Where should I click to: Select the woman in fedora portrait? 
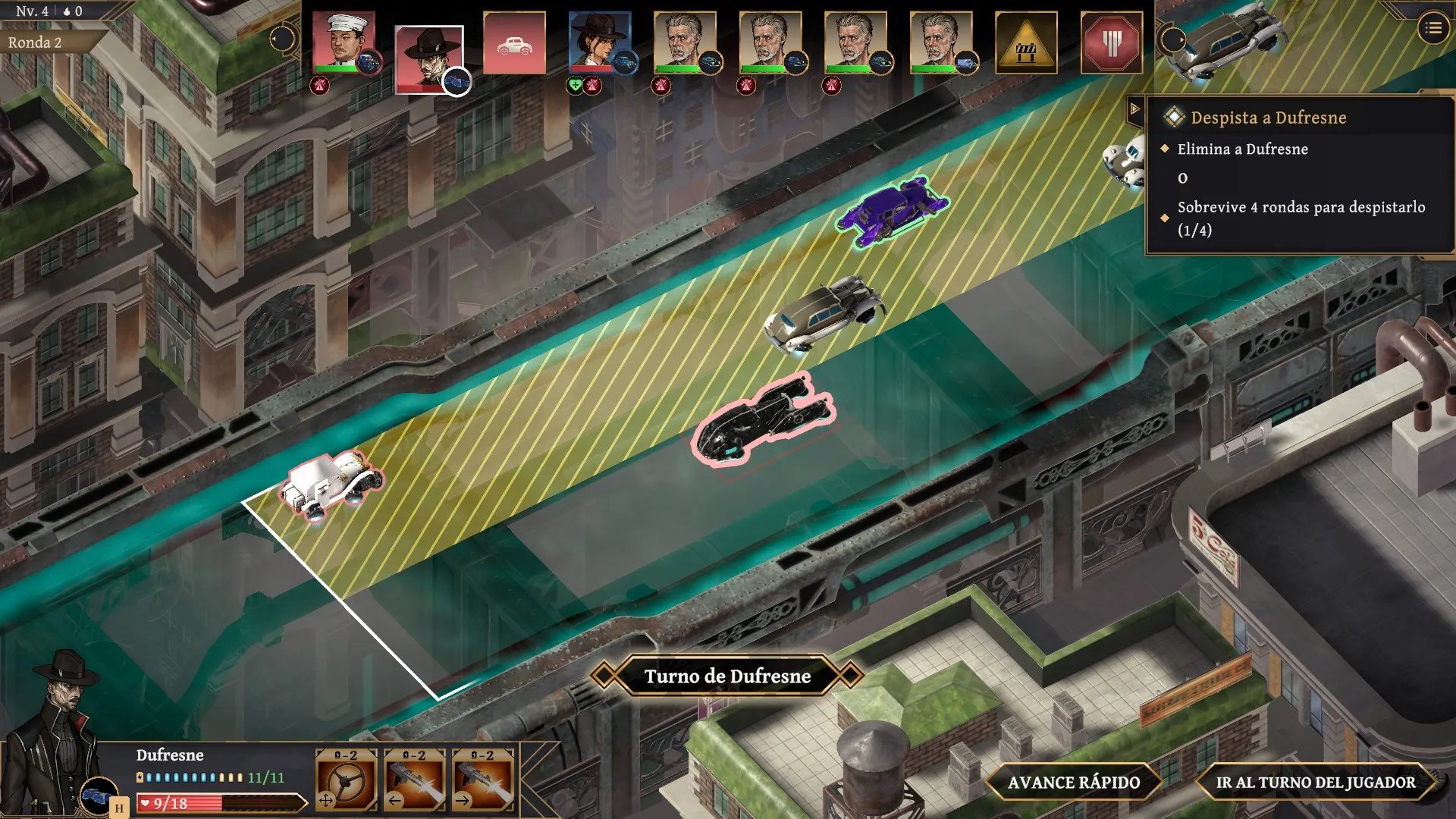click(599, 42)
